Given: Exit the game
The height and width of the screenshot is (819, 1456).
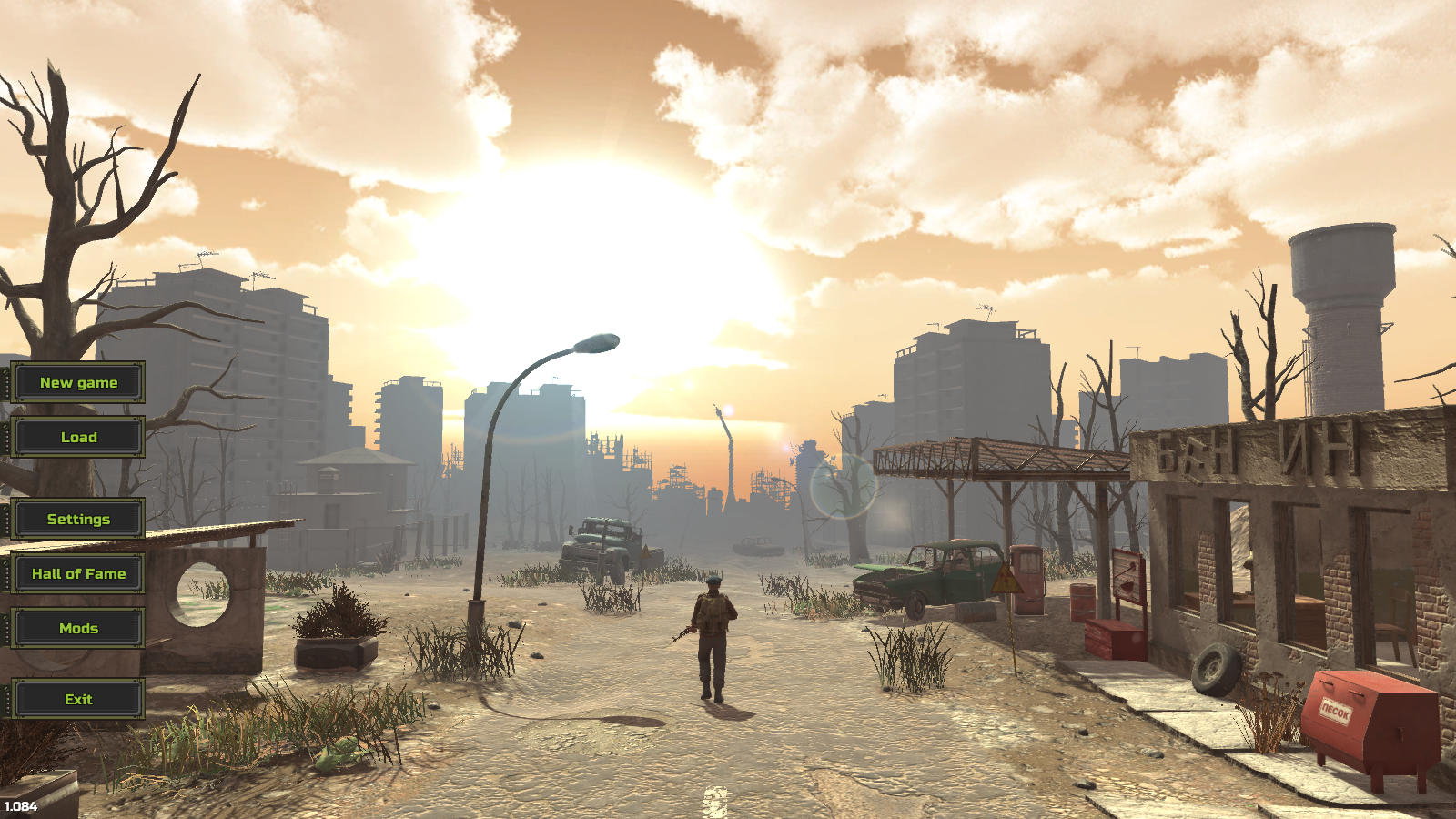Looking at the screenshot, I should tap(78, 700).
